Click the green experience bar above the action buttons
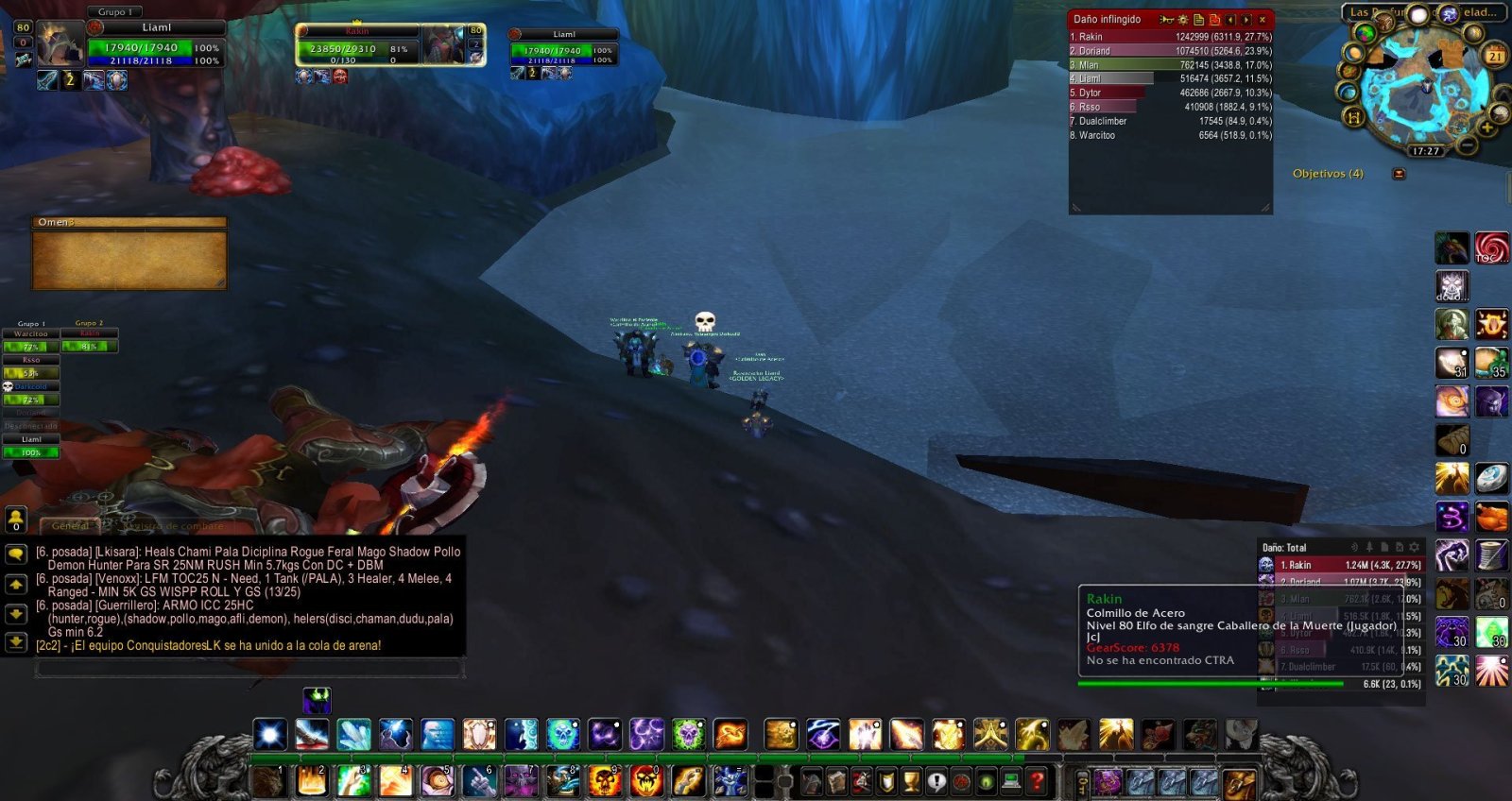The width and height of the screenshot is (1512, 801). 614,757
